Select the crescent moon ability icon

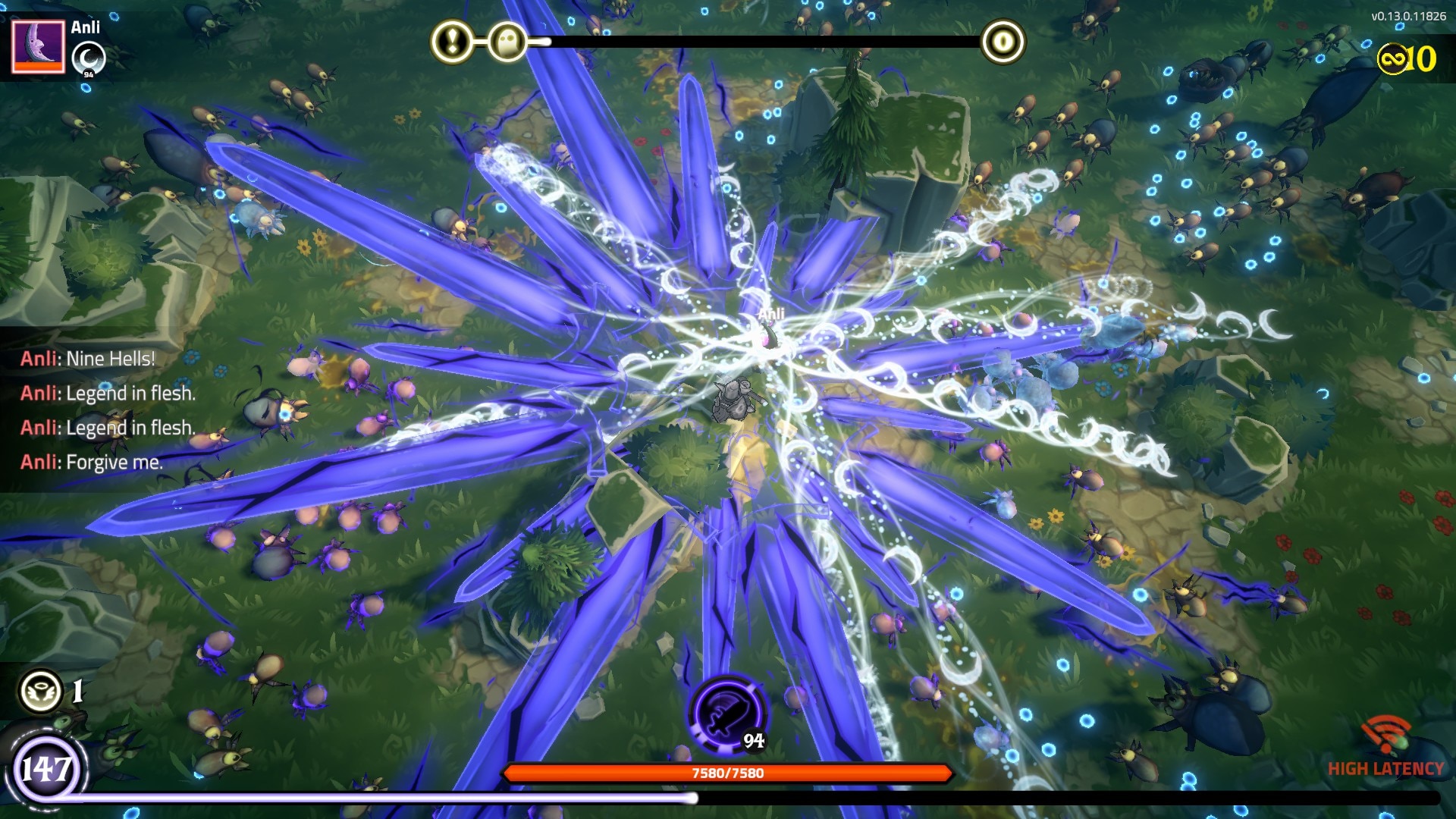pyautogui.click(x=89, y=58)
